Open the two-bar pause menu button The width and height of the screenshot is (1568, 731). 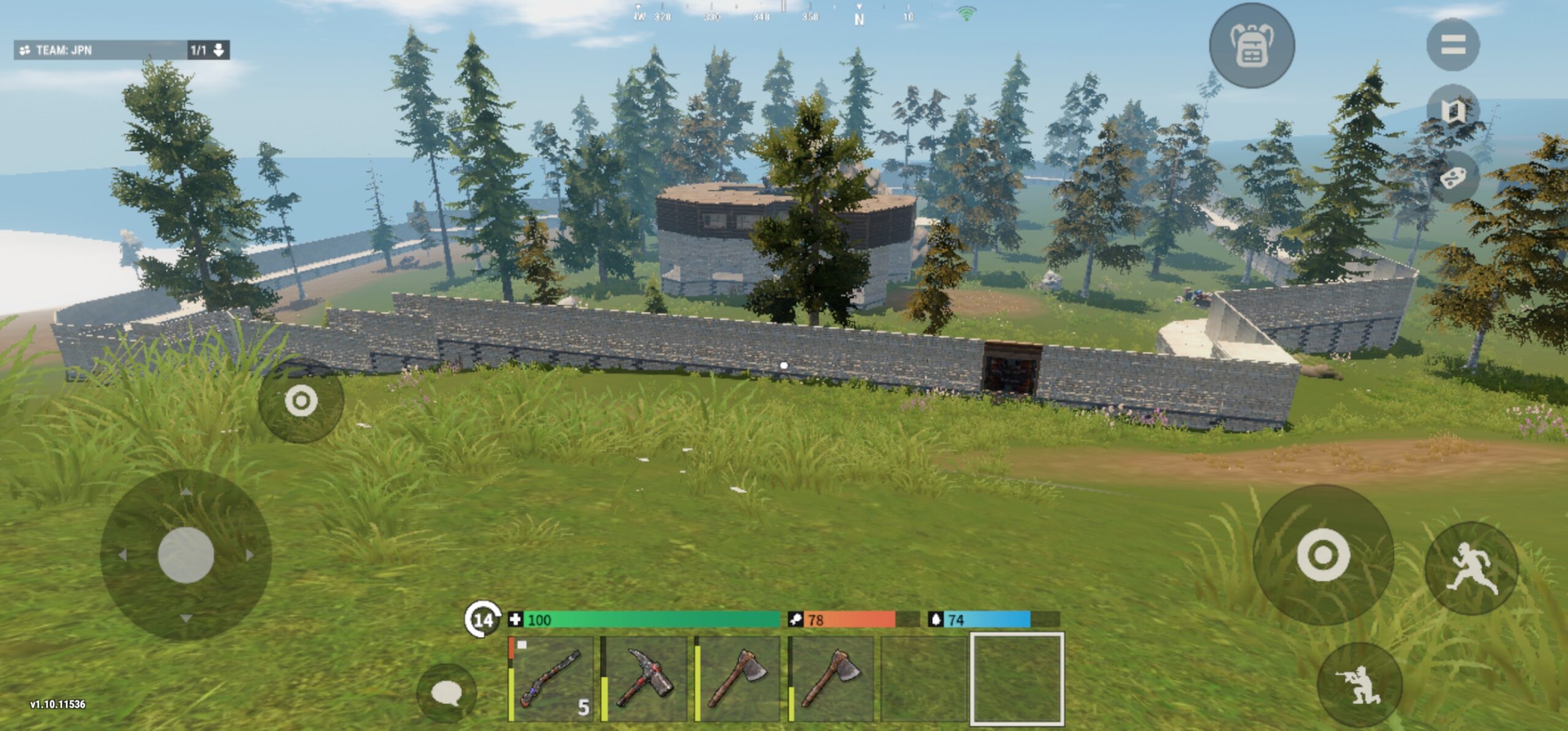click(1452, 45)
